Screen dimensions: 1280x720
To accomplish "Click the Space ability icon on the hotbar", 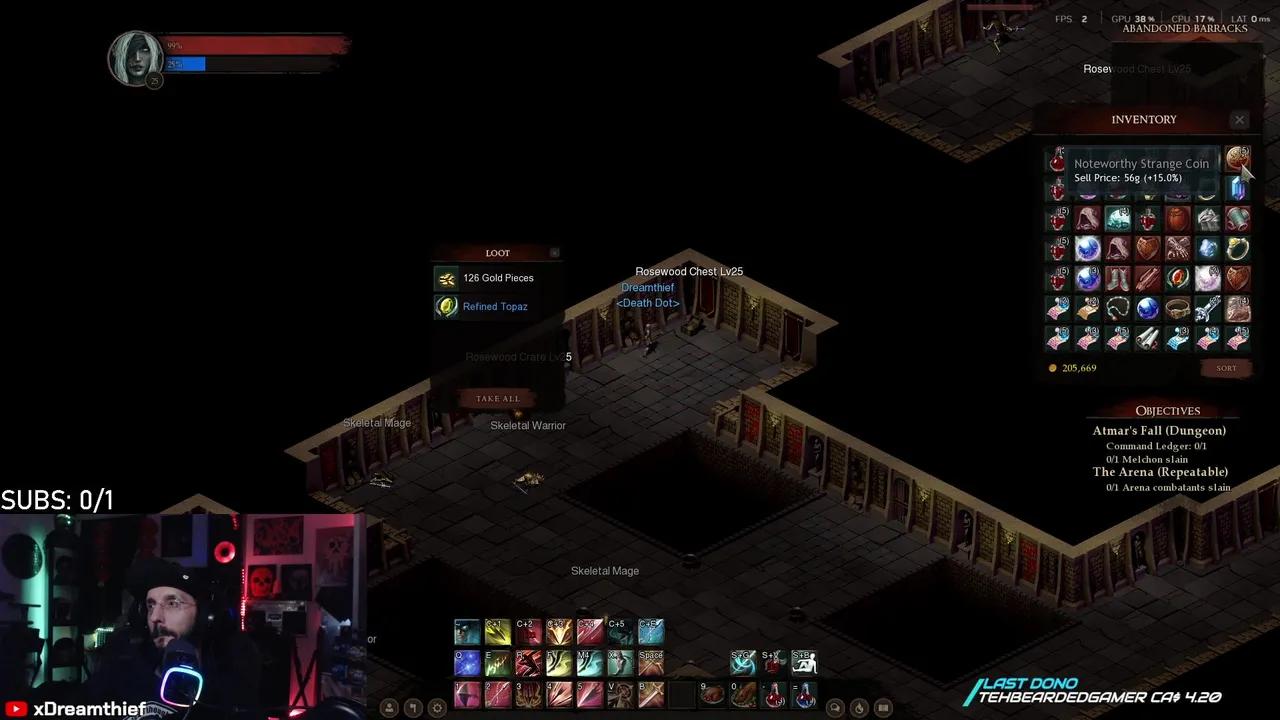I will pyautogui.click(x=650, y=662).
